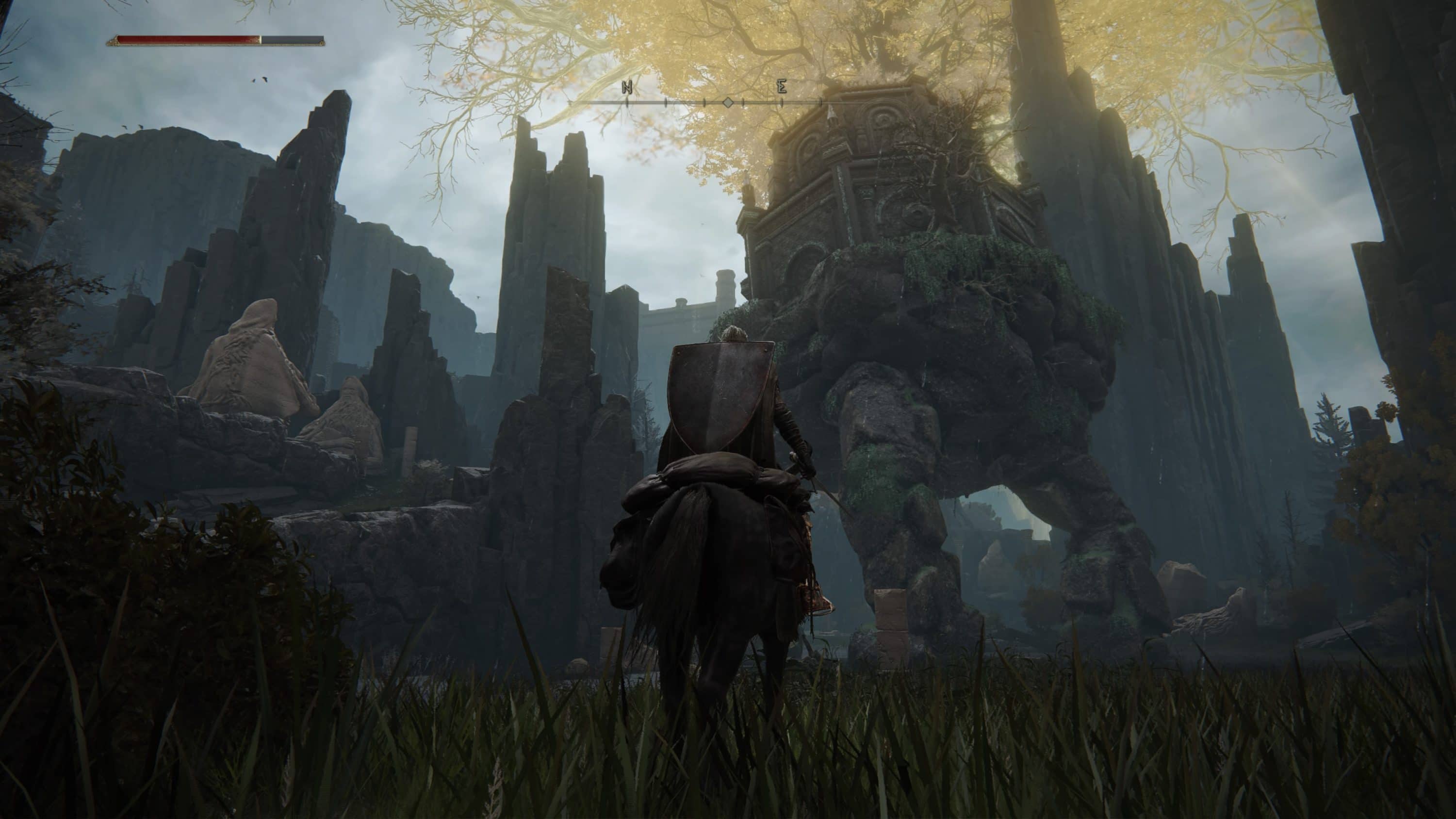This screenshot has width=1456, height=819.
Task: Click the East marker on the compass
Action: coord(782,87)
